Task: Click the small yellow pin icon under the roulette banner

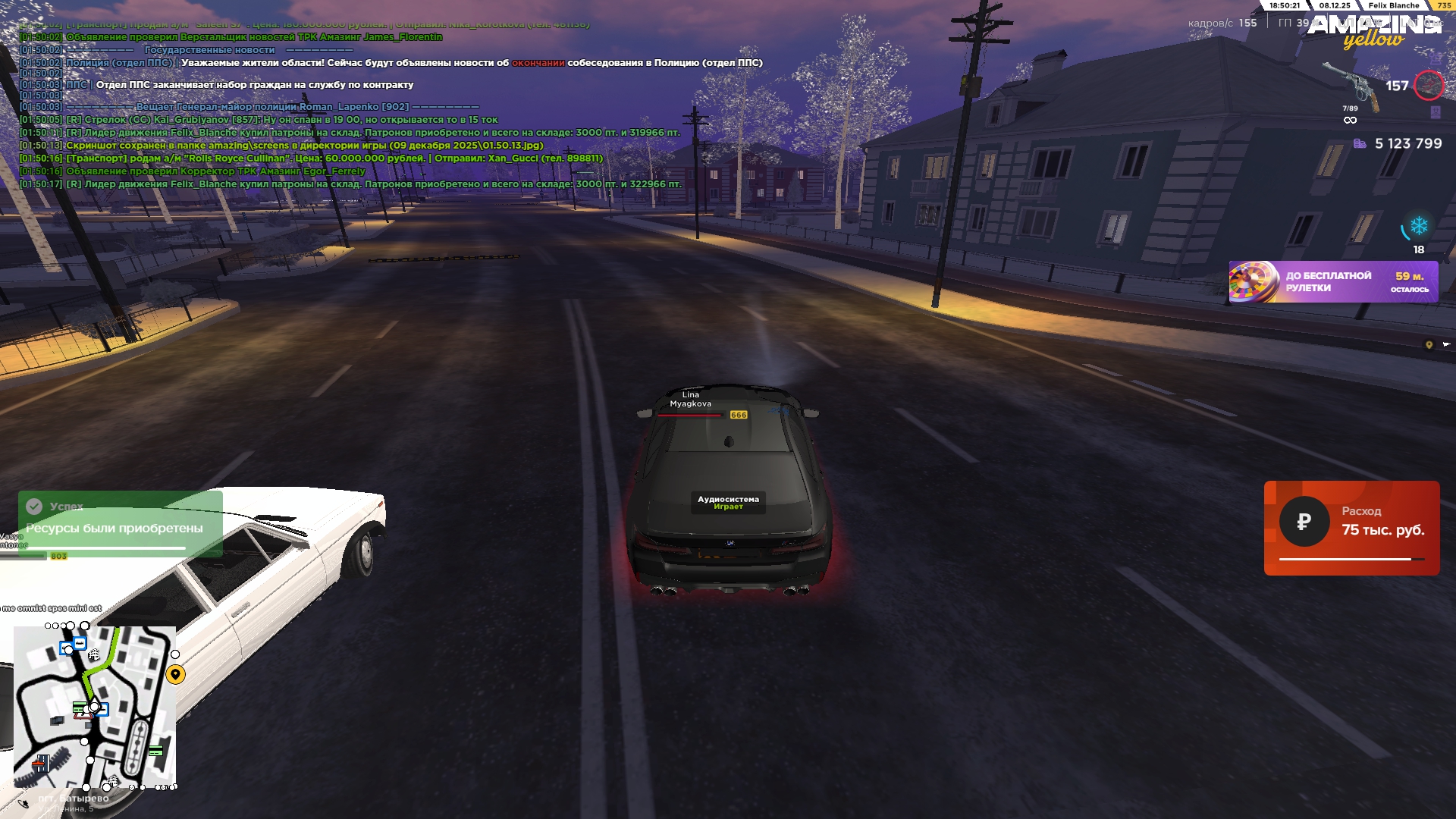Action: click(x=1429, y=345)
